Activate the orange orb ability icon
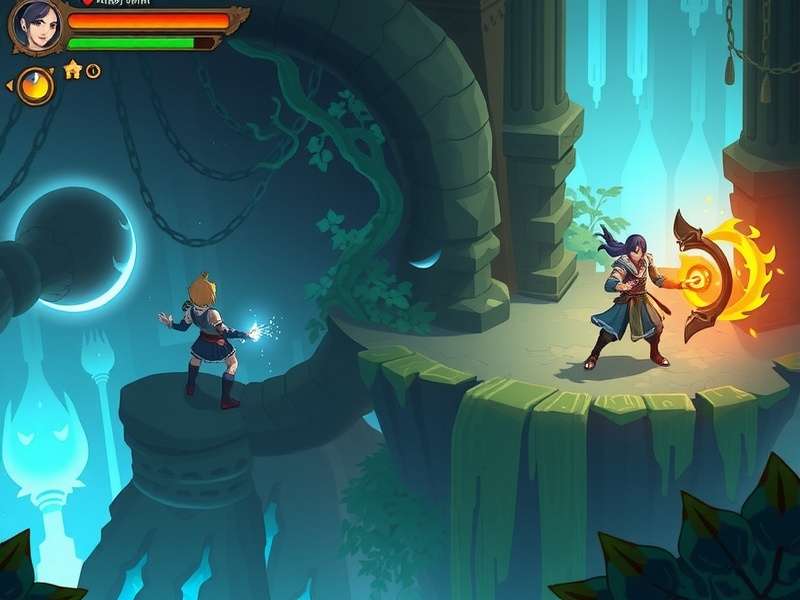The width and height of the screenshot is (800, 600). 36,86
